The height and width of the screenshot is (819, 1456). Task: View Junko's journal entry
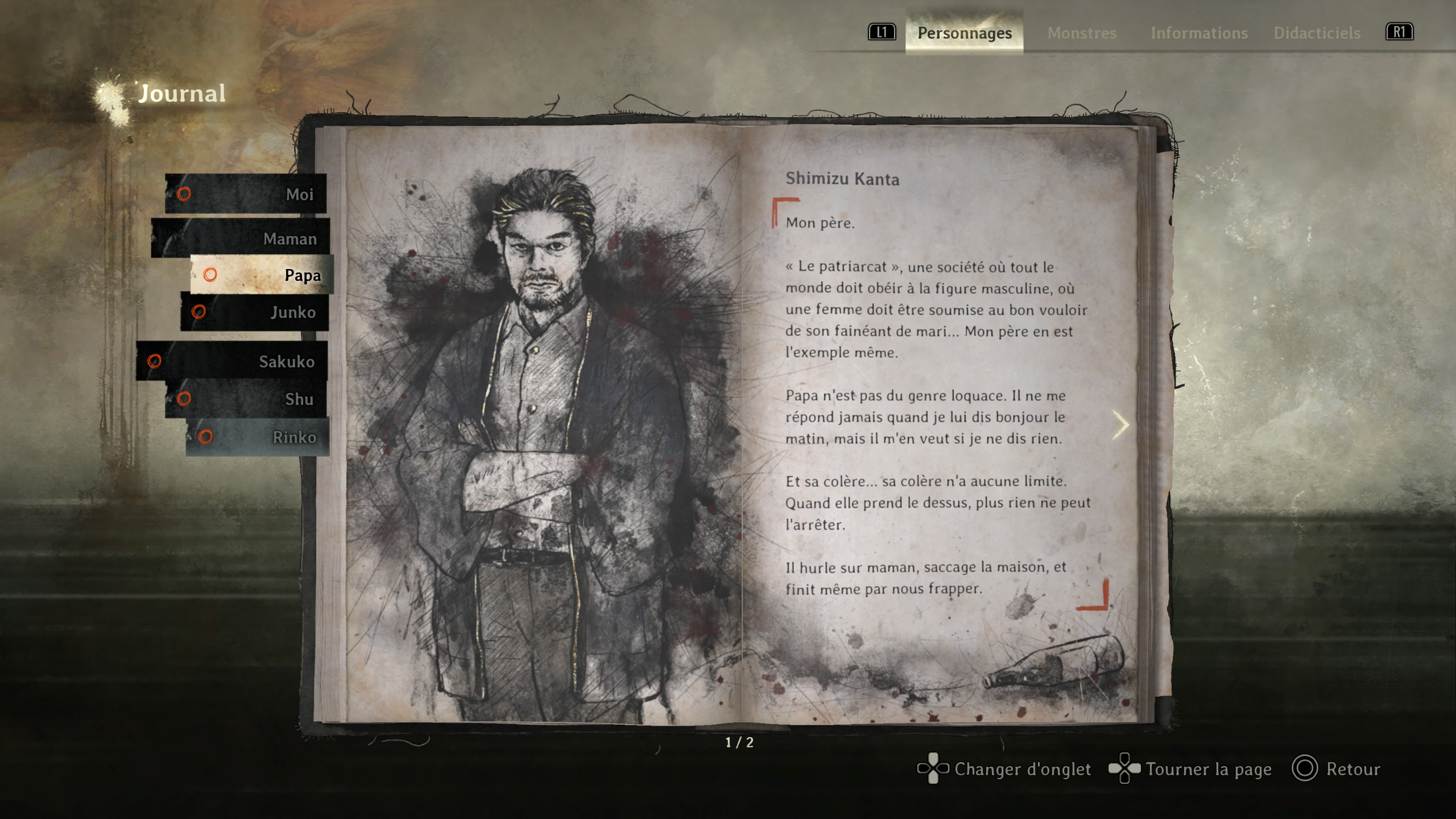pyautogui.click(x=254, y=312)
